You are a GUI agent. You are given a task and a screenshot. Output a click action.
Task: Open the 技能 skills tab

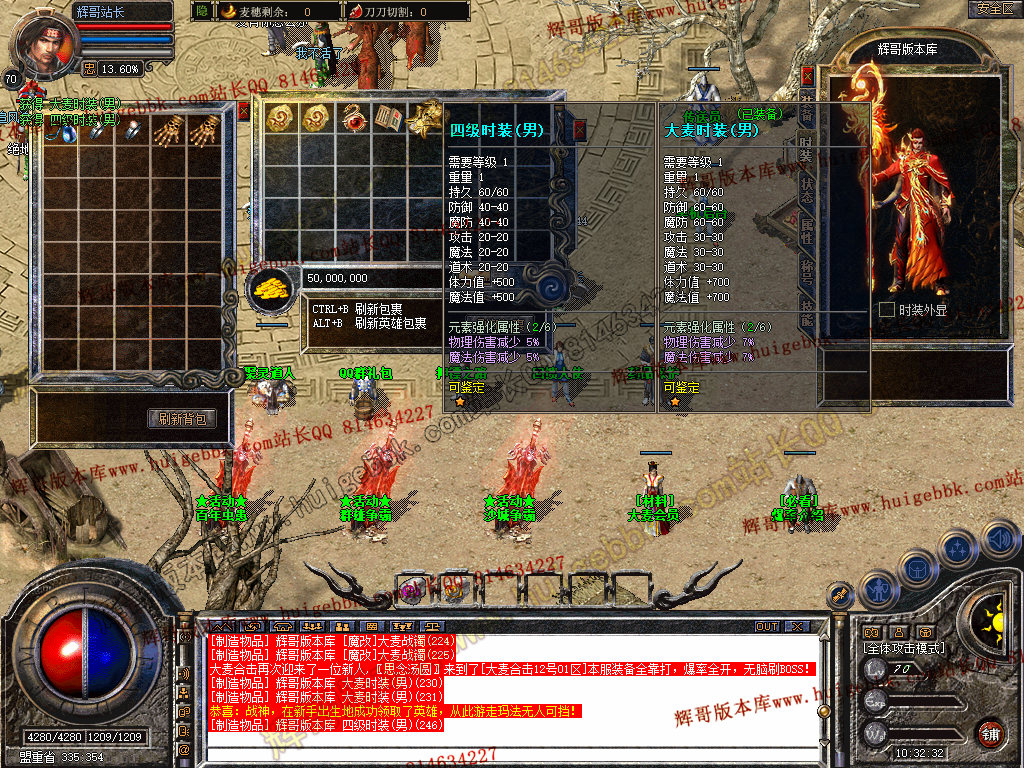coord(807,313)
